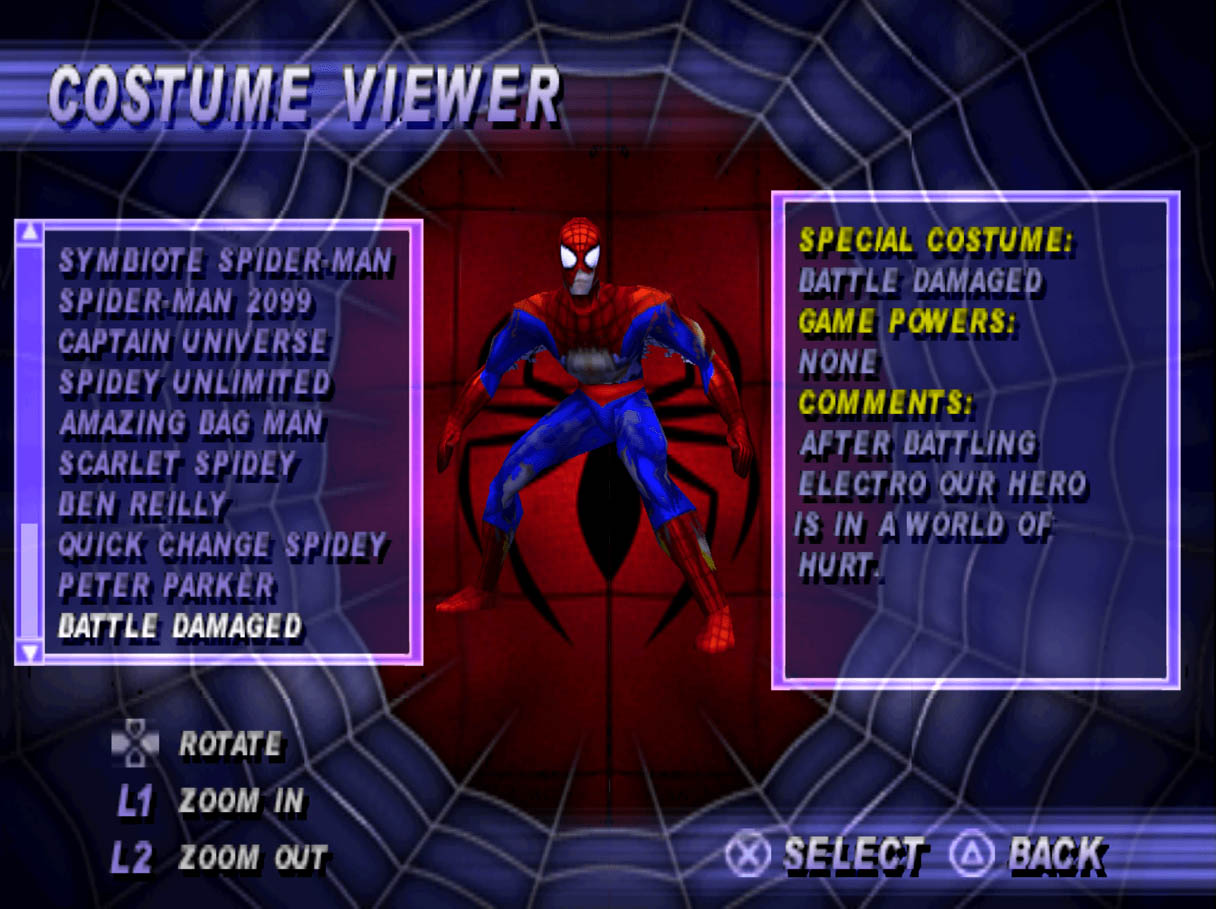
Task: Choose Quick Change Spidey costume
Action: pyautogui.click(x=221, y=546)
